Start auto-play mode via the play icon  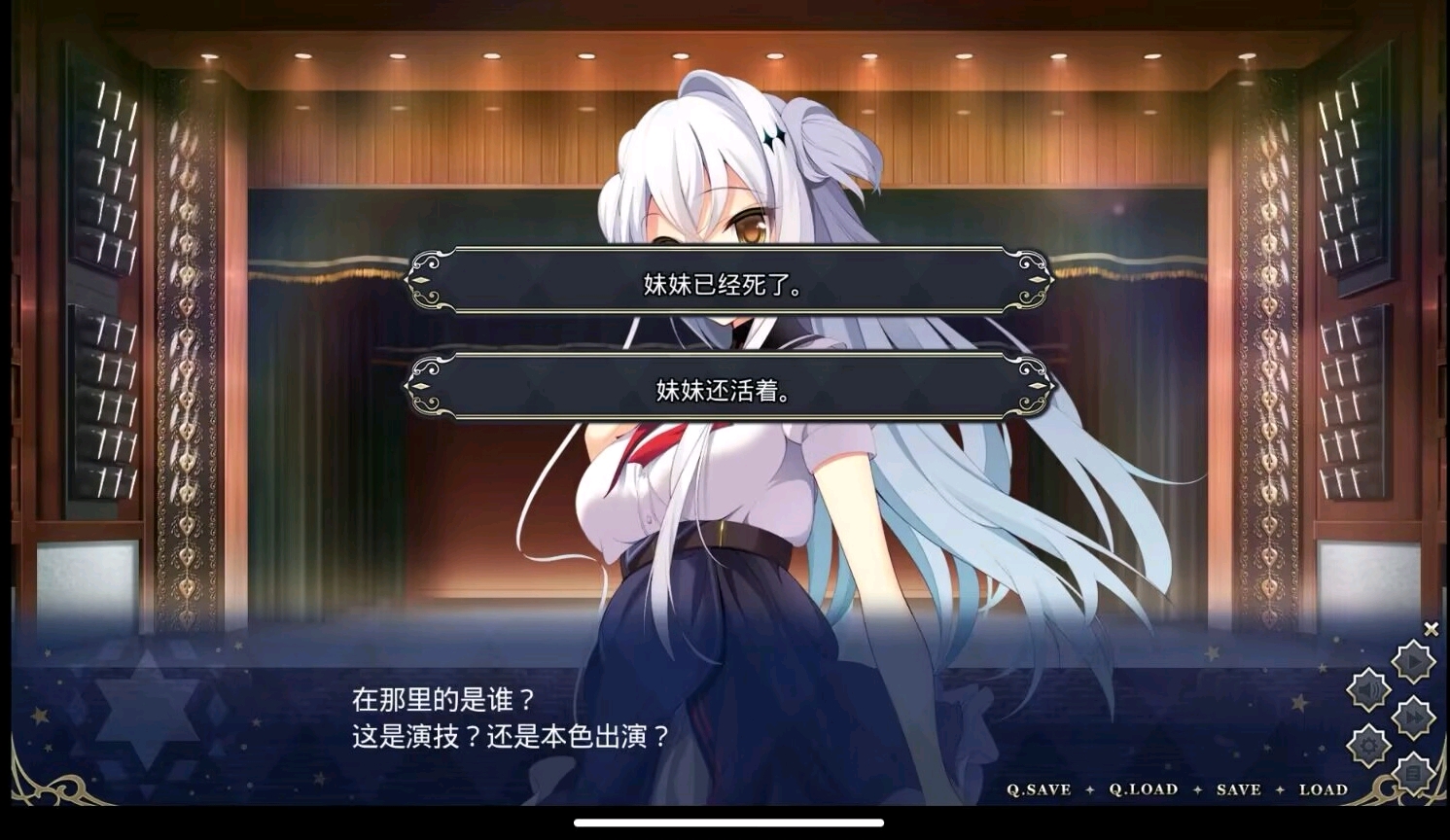click(x=1413, y=659)
